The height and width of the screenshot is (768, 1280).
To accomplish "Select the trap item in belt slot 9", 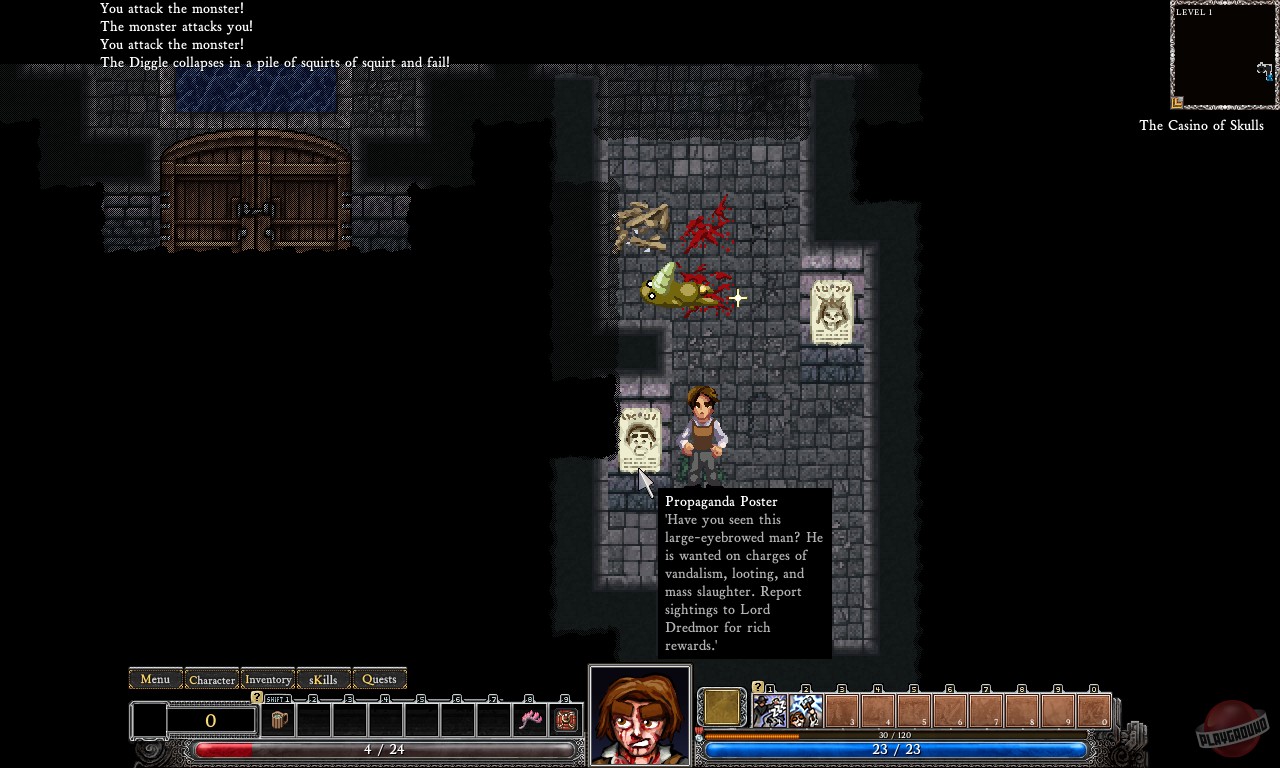I will (566, 718).
